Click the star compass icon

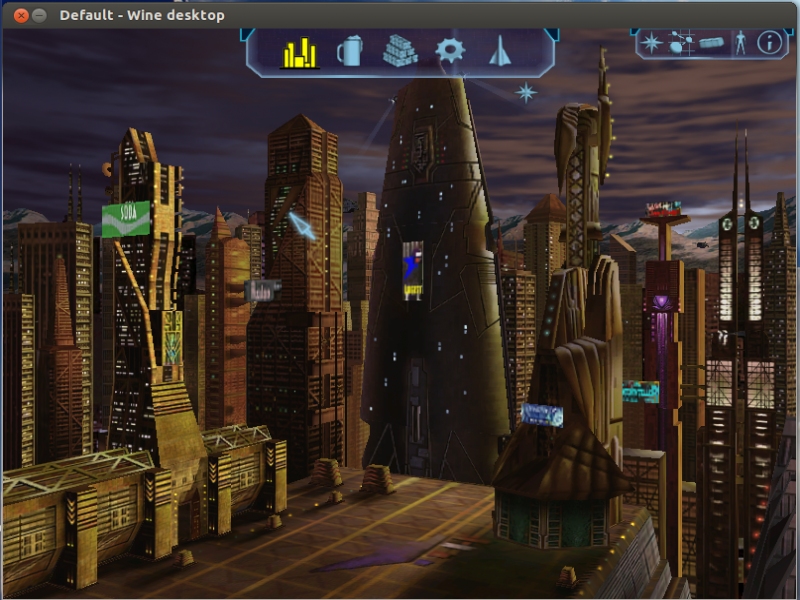[652, 43]
